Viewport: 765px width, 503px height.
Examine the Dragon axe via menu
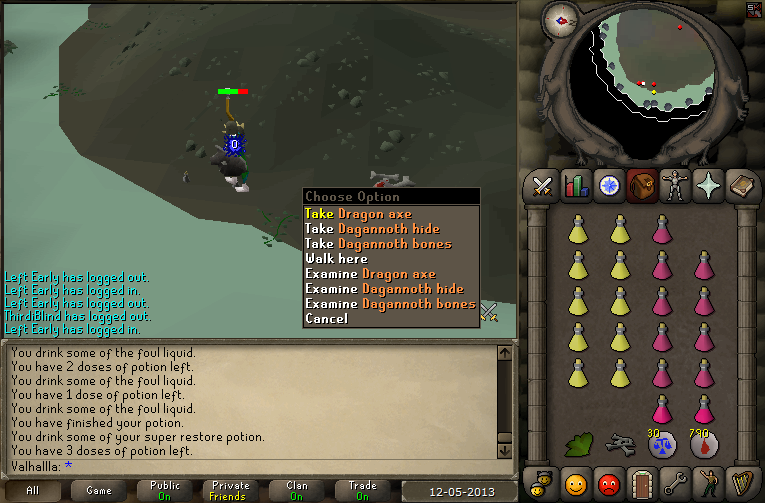(x=370, y=274)
